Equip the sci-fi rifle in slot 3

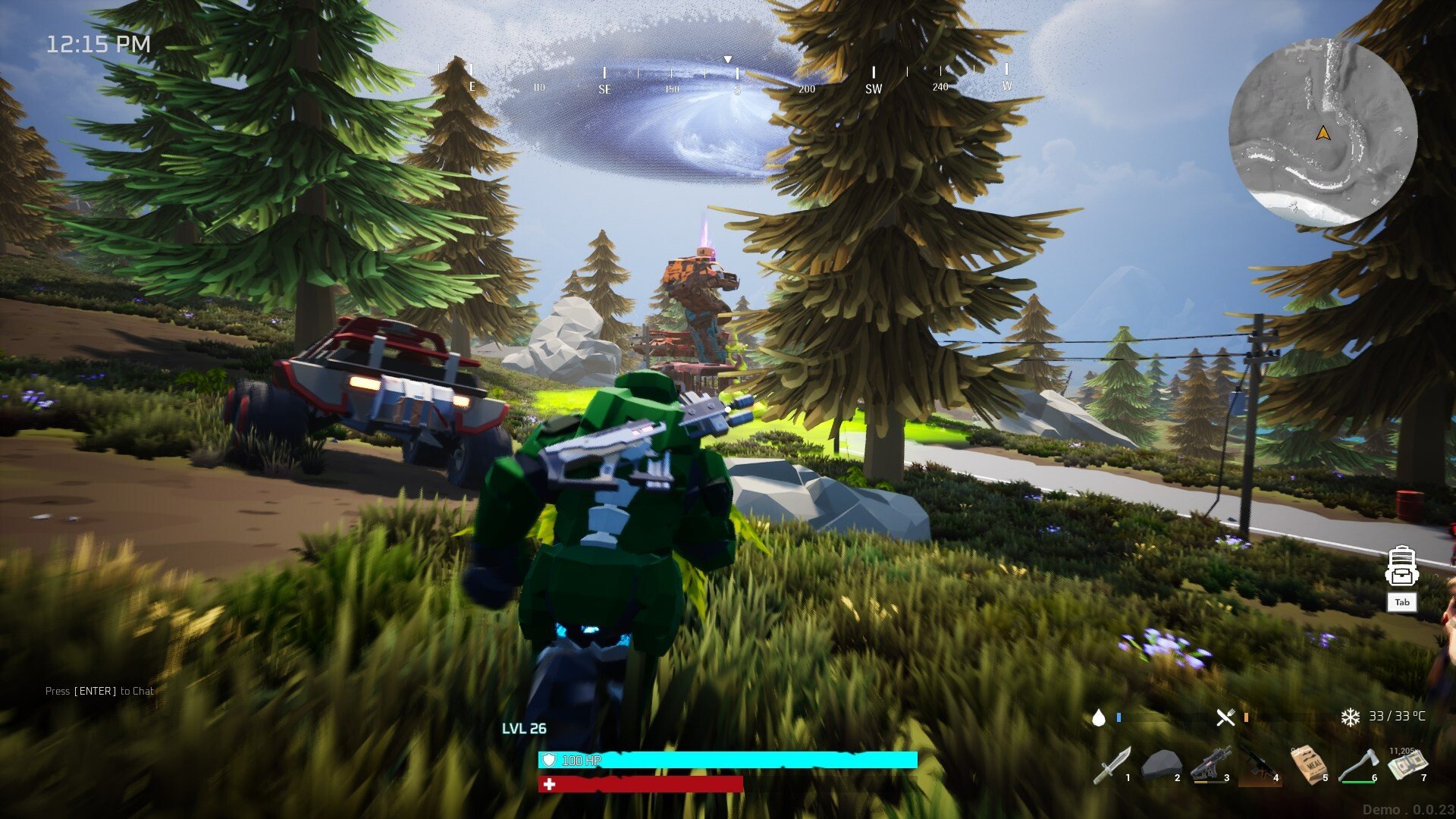click(x=1210, y=766)
